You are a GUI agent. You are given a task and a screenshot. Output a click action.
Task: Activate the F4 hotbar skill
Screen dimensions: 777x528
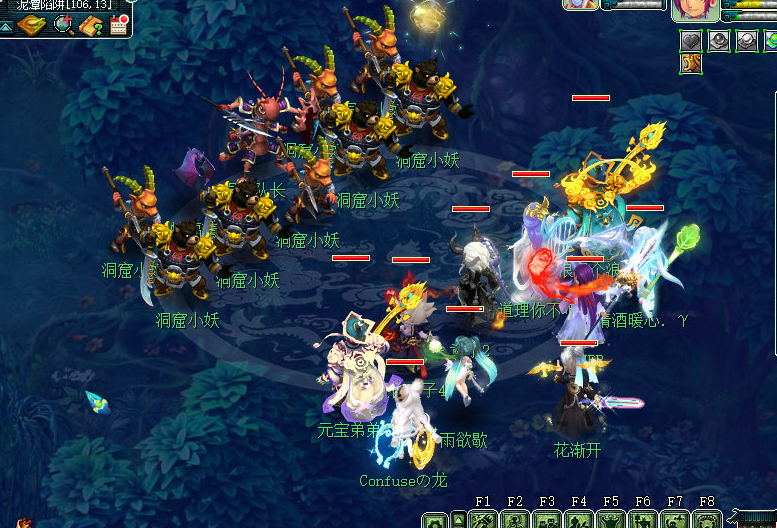[579, 520]
